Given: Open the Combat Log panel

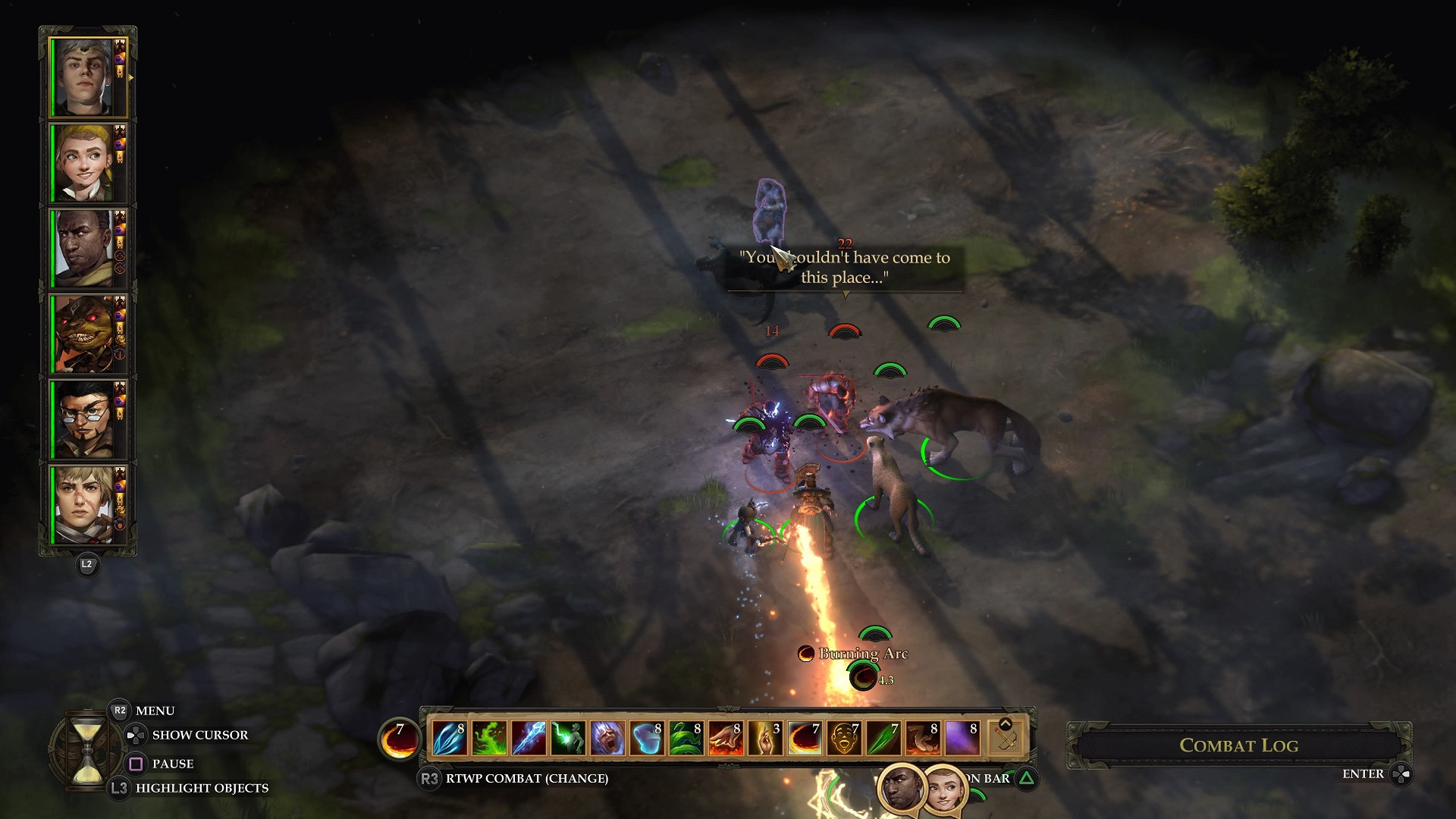Looking at the screenshot, I should (x=1238, y=745).
